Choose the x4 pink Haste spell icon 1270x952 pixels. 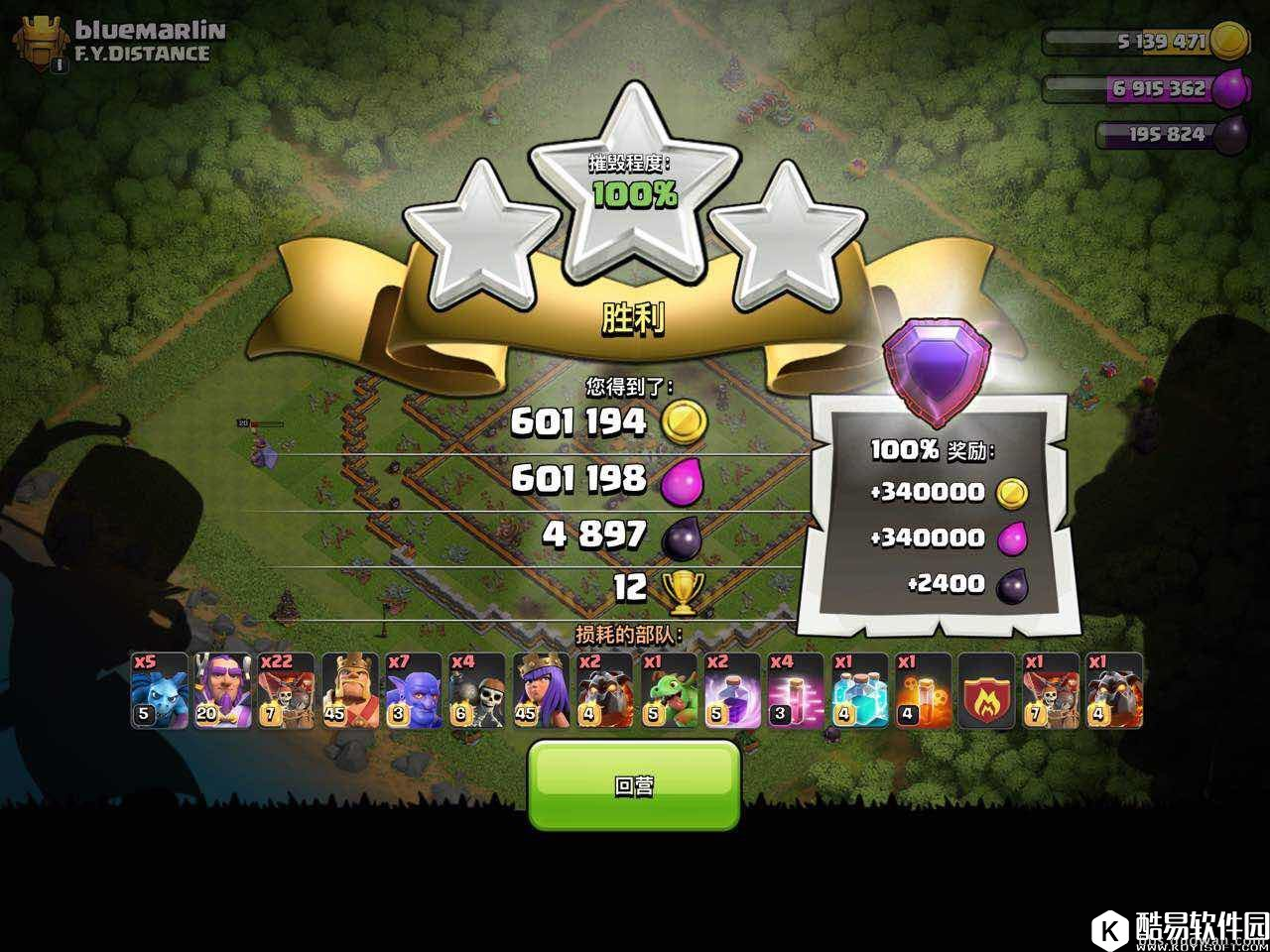click(x=795, y=691)
